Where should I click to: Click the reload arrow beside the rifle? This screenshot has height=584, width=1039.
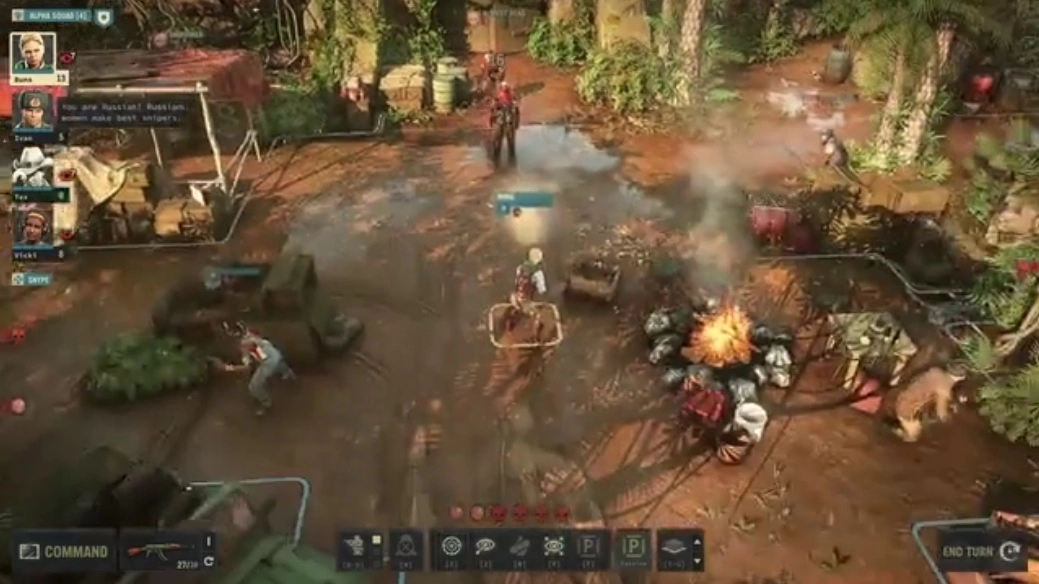209,561
